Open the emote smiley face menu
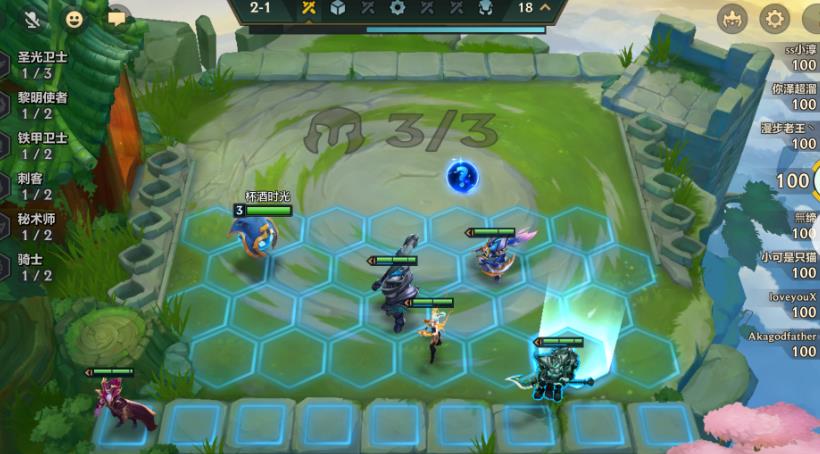 pyautogui.click(x=74, y=18)
